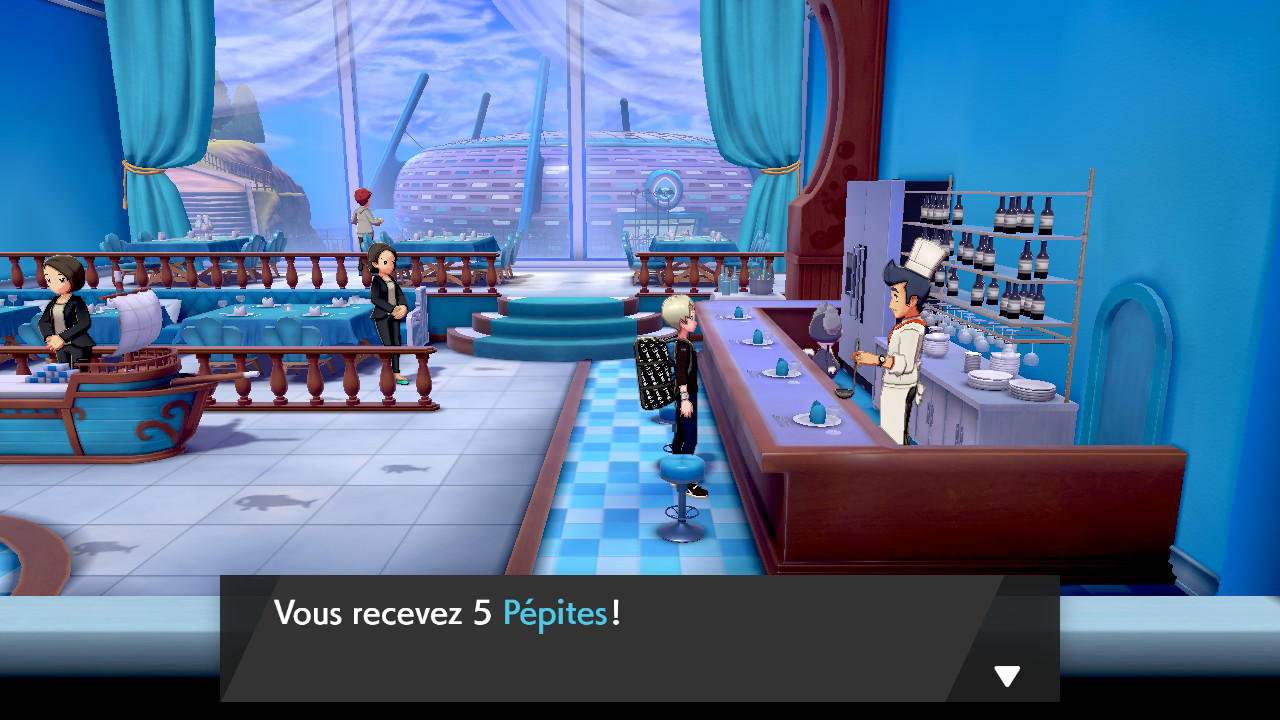Advance dialogue with the white arrow
The image size is (1280, 720).
(1007, 677)
